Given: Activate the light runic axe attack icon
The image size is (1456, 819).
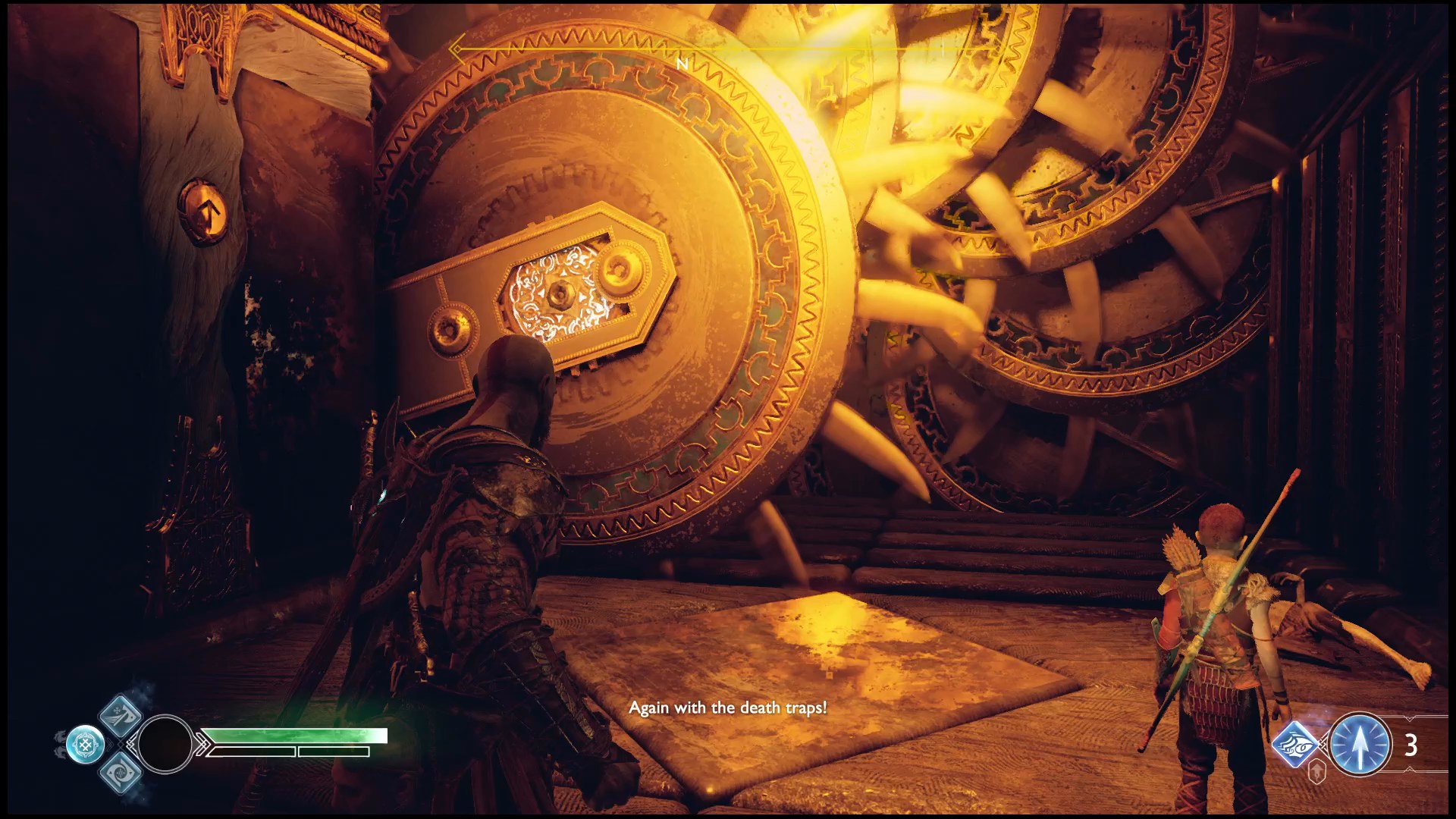Looking at the screenshot, I should point(121,714).
